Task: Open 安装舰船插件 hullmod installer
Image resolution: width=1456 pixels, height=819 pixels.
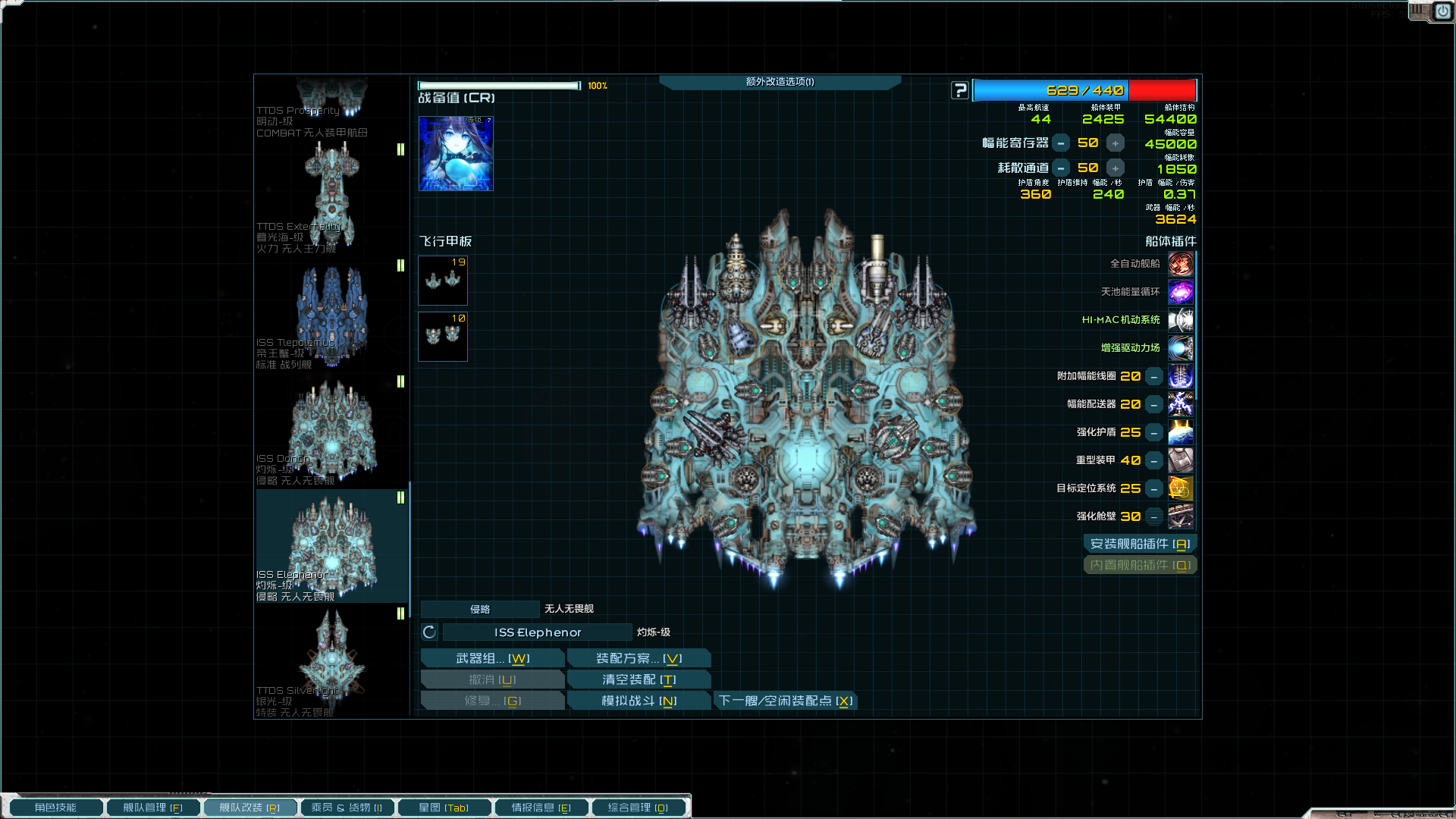Action: [x=1140, y=544]
